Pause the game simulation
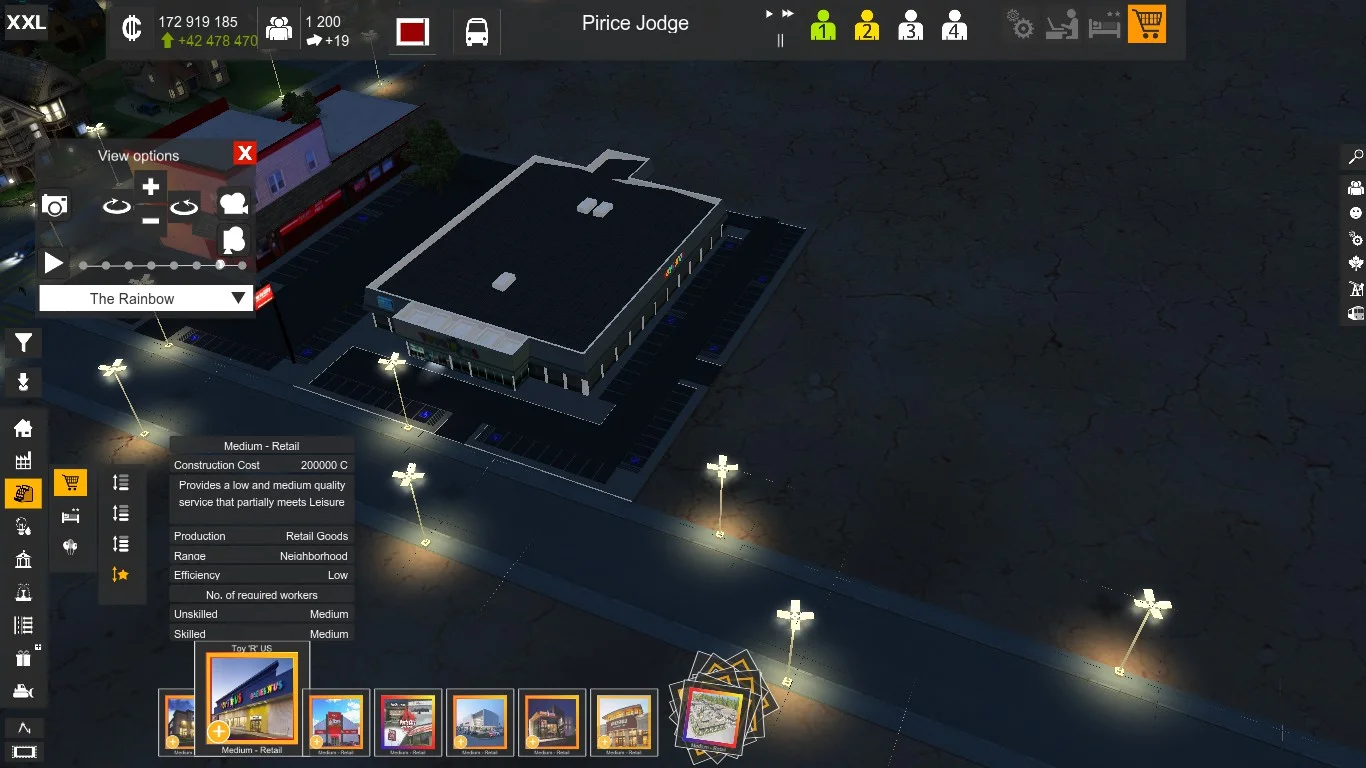1366x768 pixels. tap(780, 40)
